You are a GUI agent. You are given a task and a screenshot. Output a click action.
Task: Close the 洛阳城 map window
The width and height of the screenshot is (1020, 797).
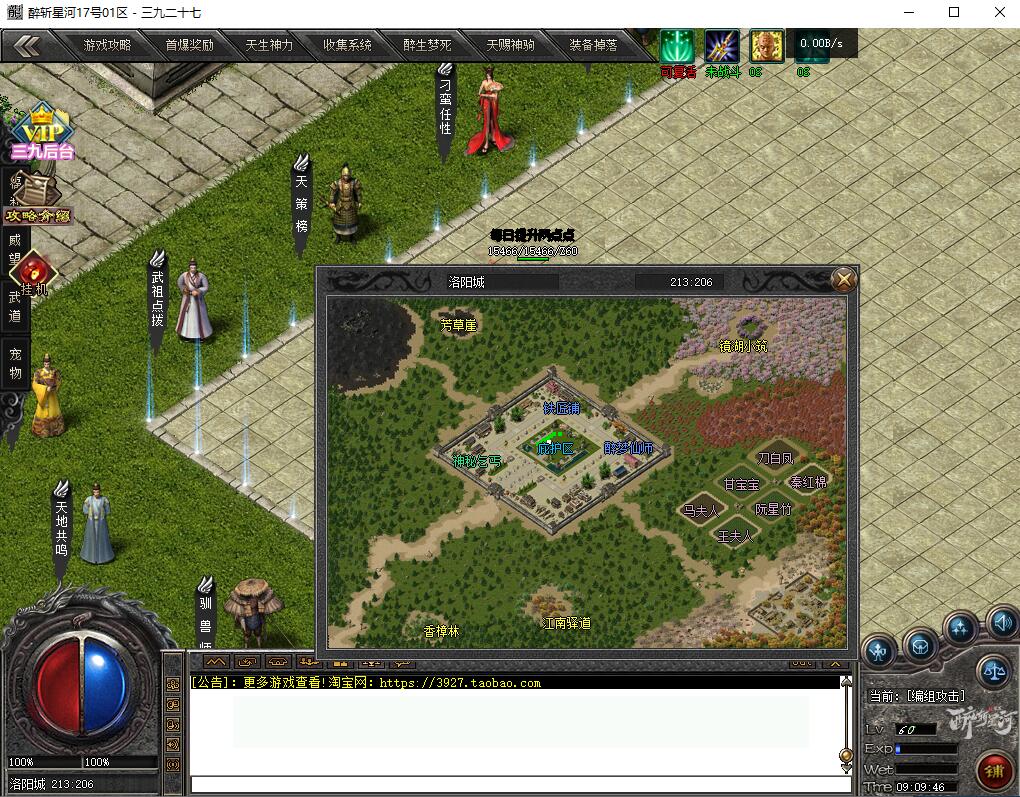click(x=844, y=280)
